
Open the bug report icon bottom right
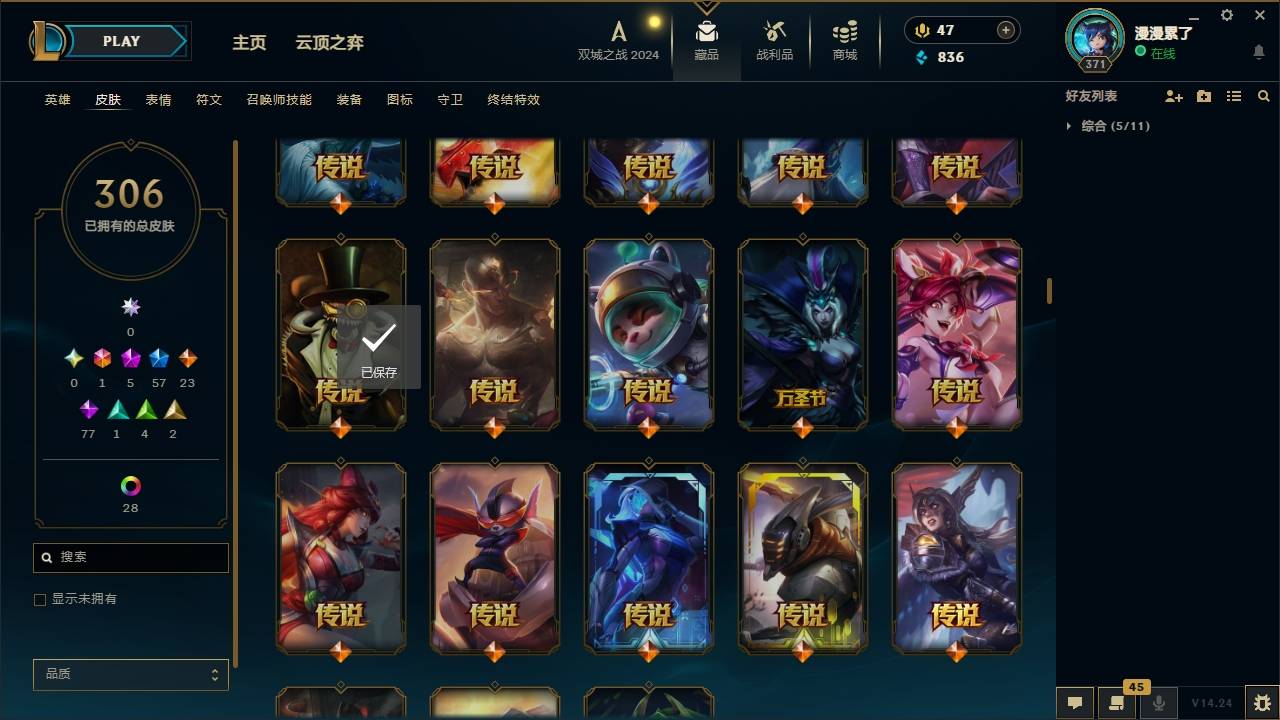[x=1258, y=703]
